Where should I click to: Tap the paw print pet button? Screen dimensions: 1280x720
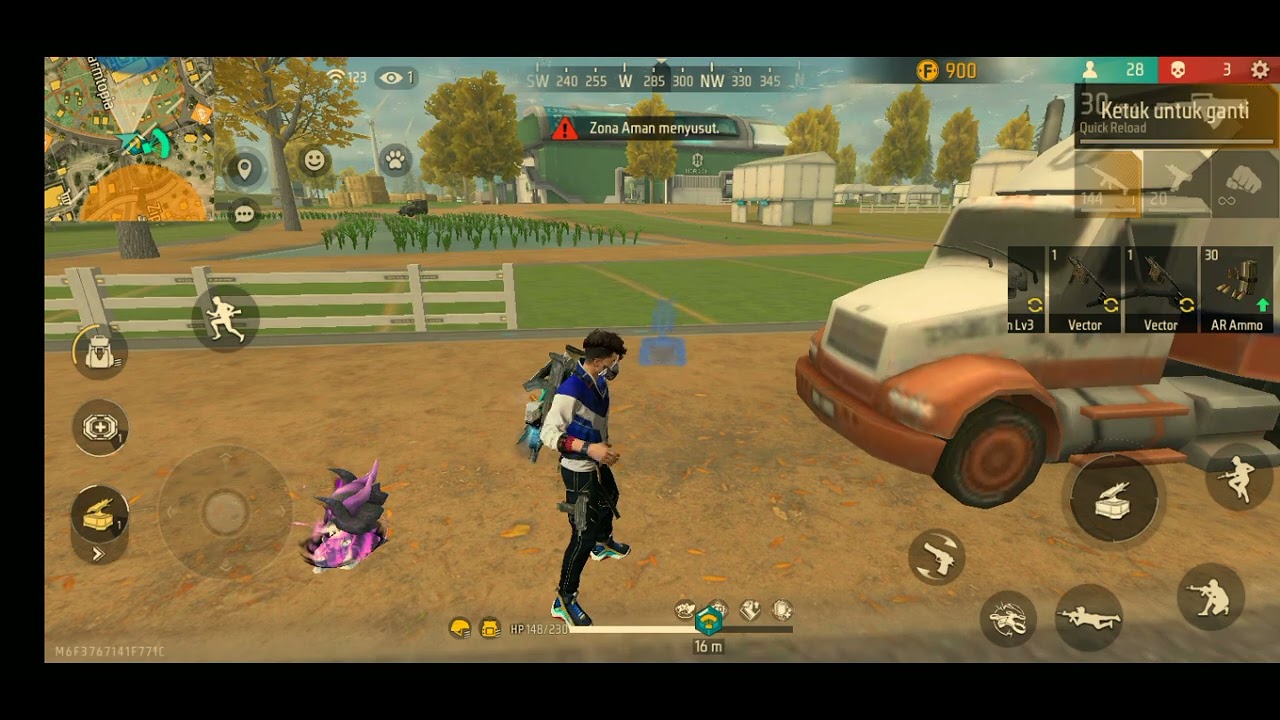tap(395, 160)
